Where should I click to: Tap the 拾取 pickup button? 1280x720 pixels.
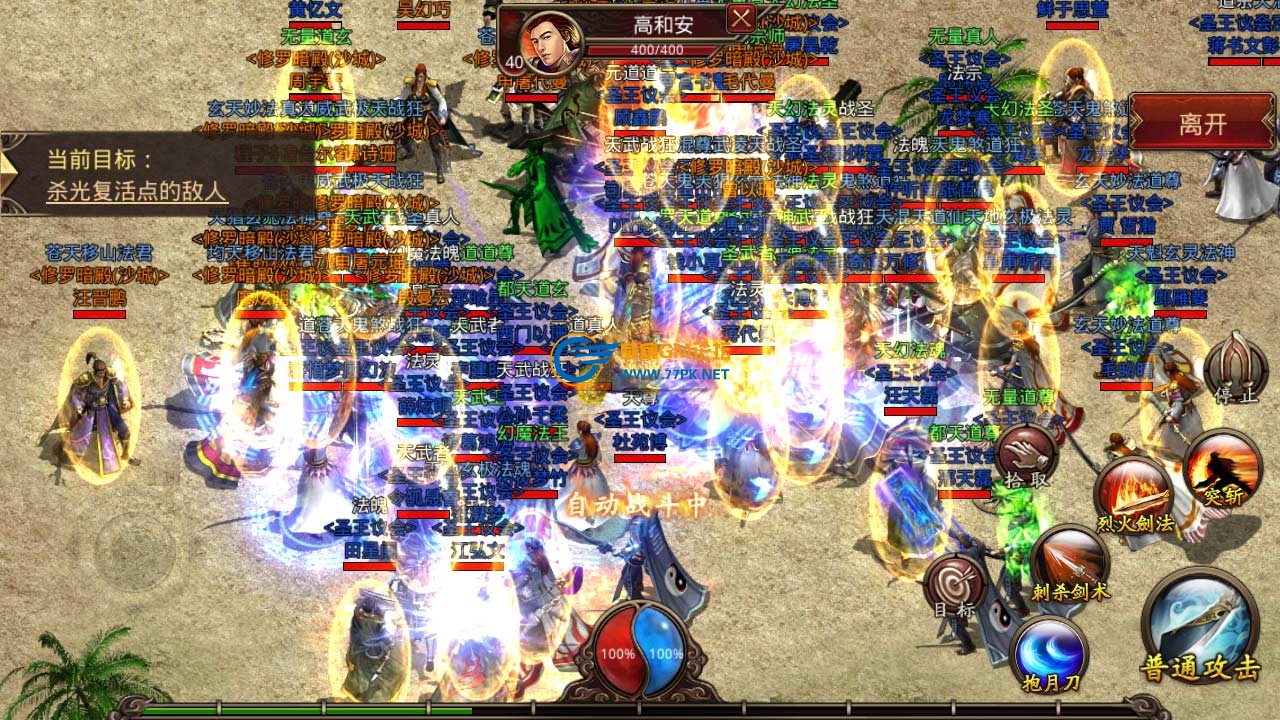point(1026,457)
